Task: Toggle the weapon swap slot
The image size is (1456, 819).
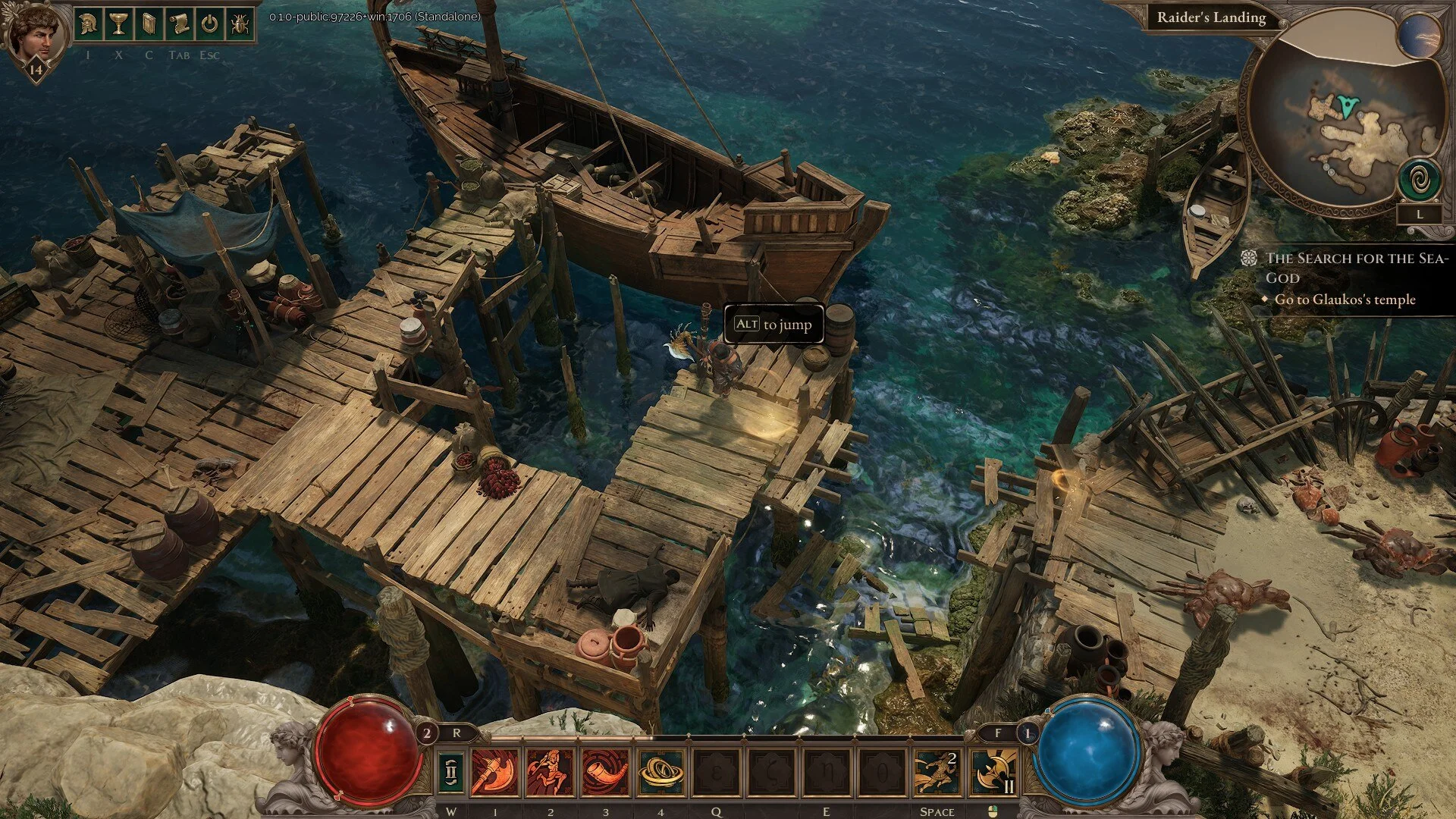Action: (x=450, y=772)
